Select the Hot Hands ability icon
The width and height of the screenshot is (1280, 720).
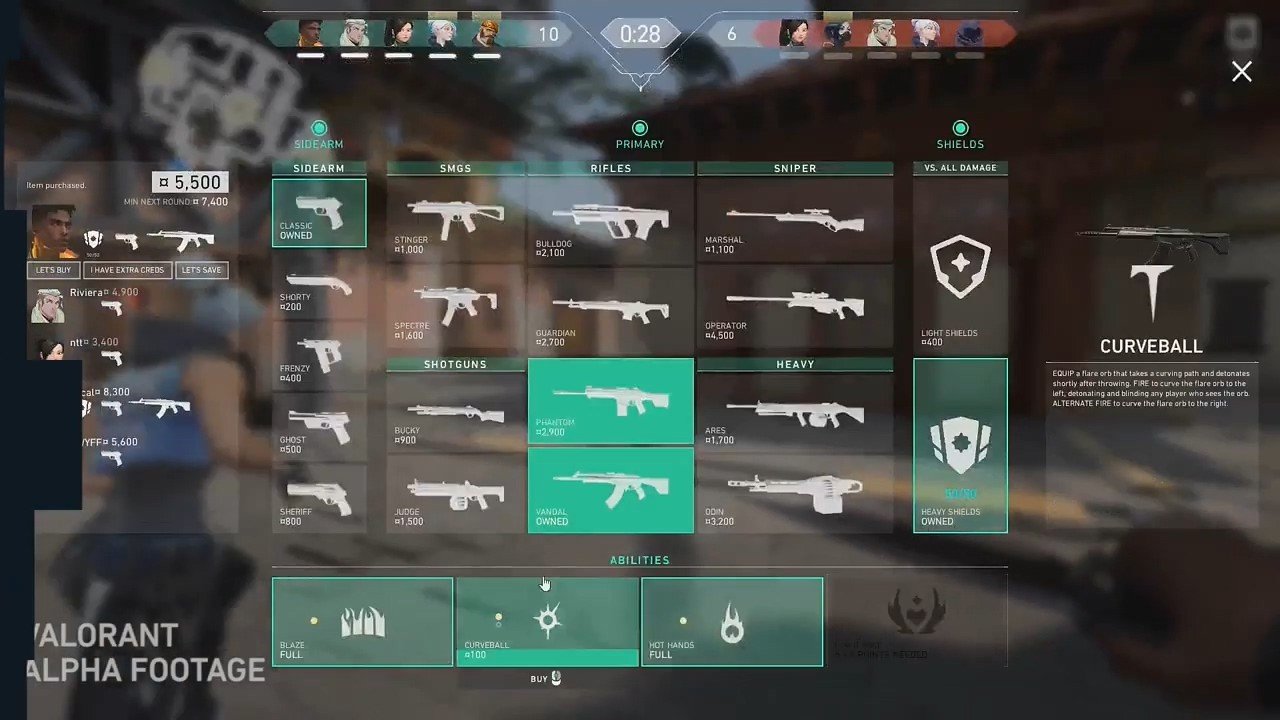(x=731, y=620)
